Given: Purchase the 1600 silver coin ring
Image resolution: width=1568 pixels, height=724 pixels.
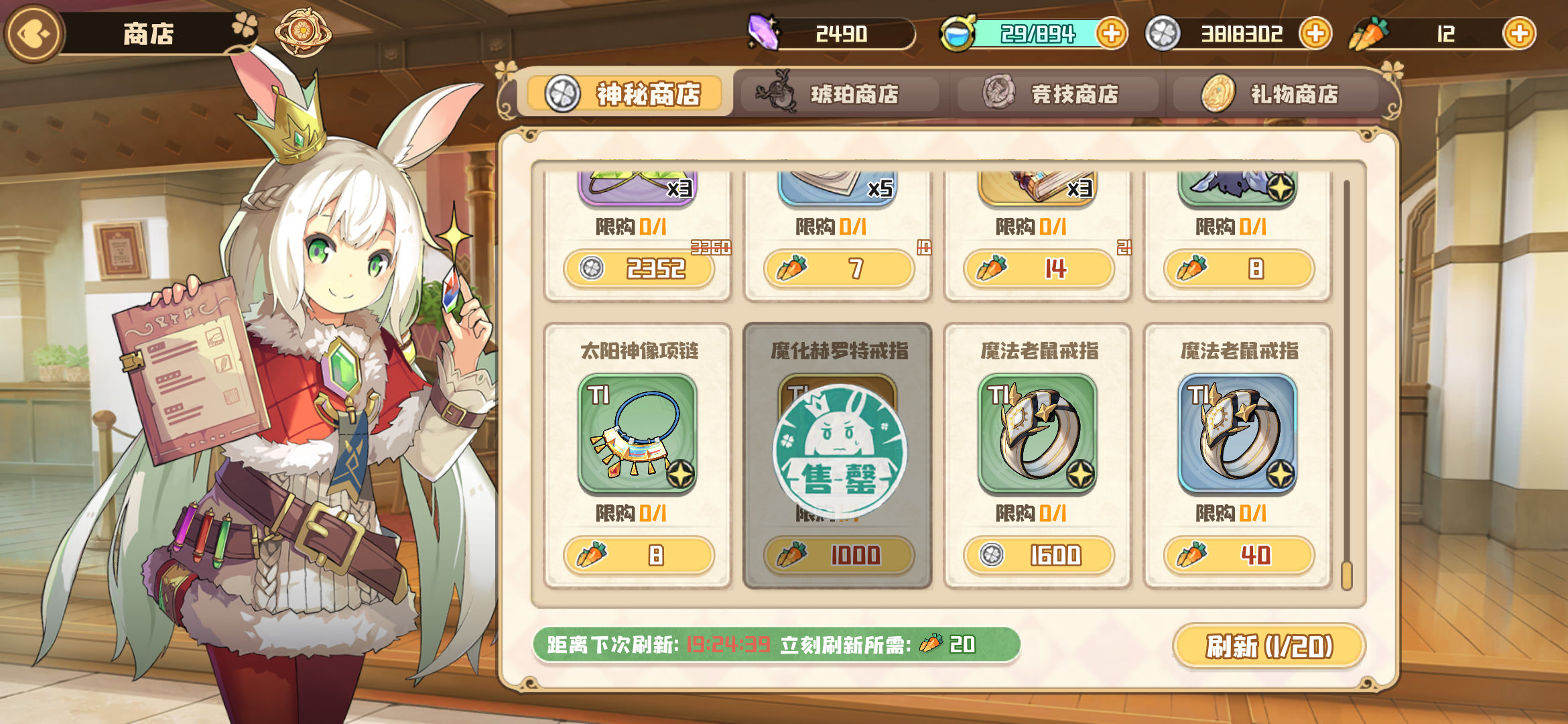Looking at the screenshot, I should [x=1038, y=554].
